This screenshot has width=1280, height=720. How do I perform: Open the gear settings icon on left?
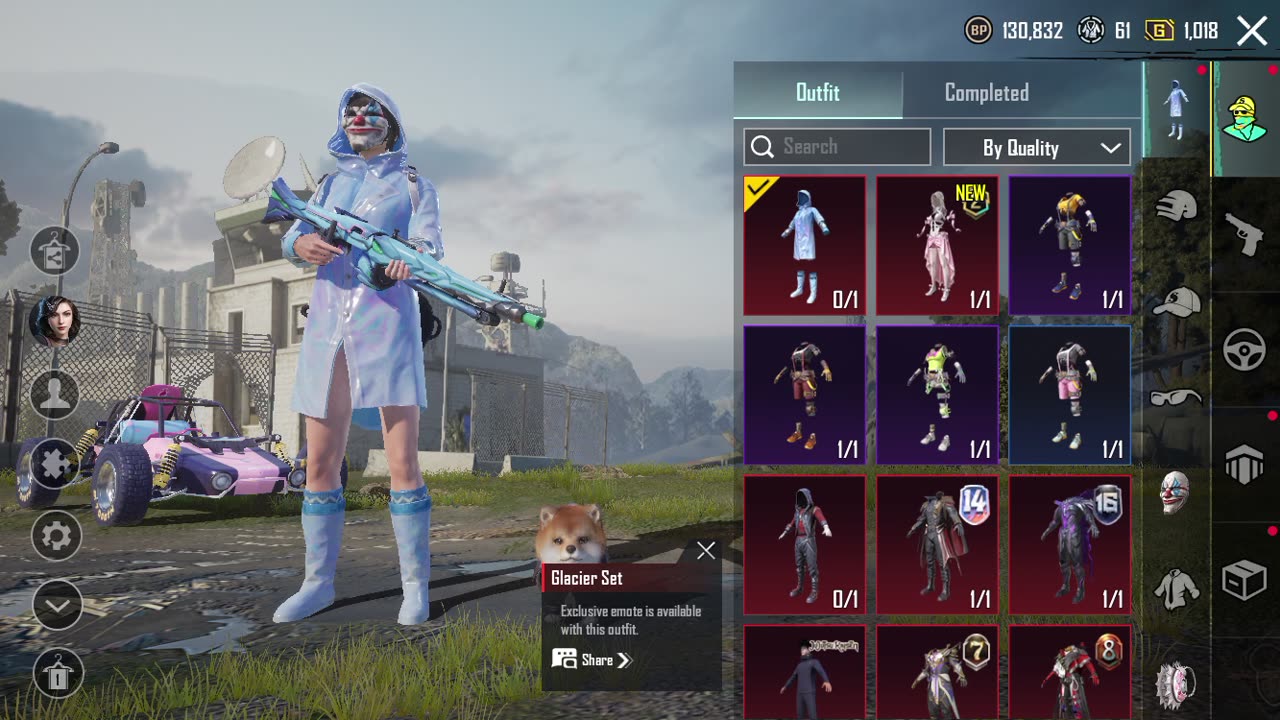pyautogui.click(x=56, y=536)
